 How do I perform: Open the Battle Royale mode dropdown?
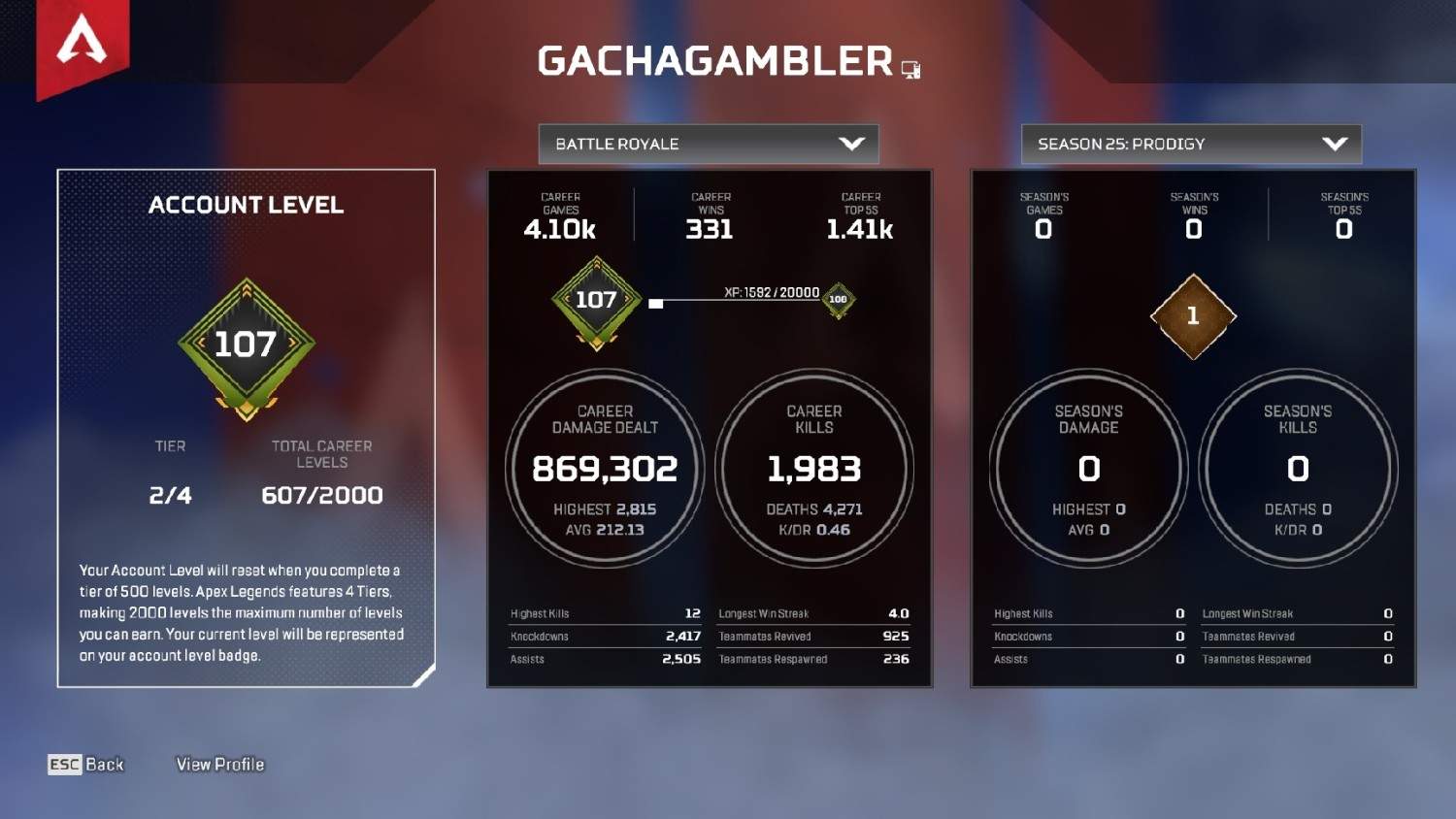pyautogui.click(x=709, y=144)
